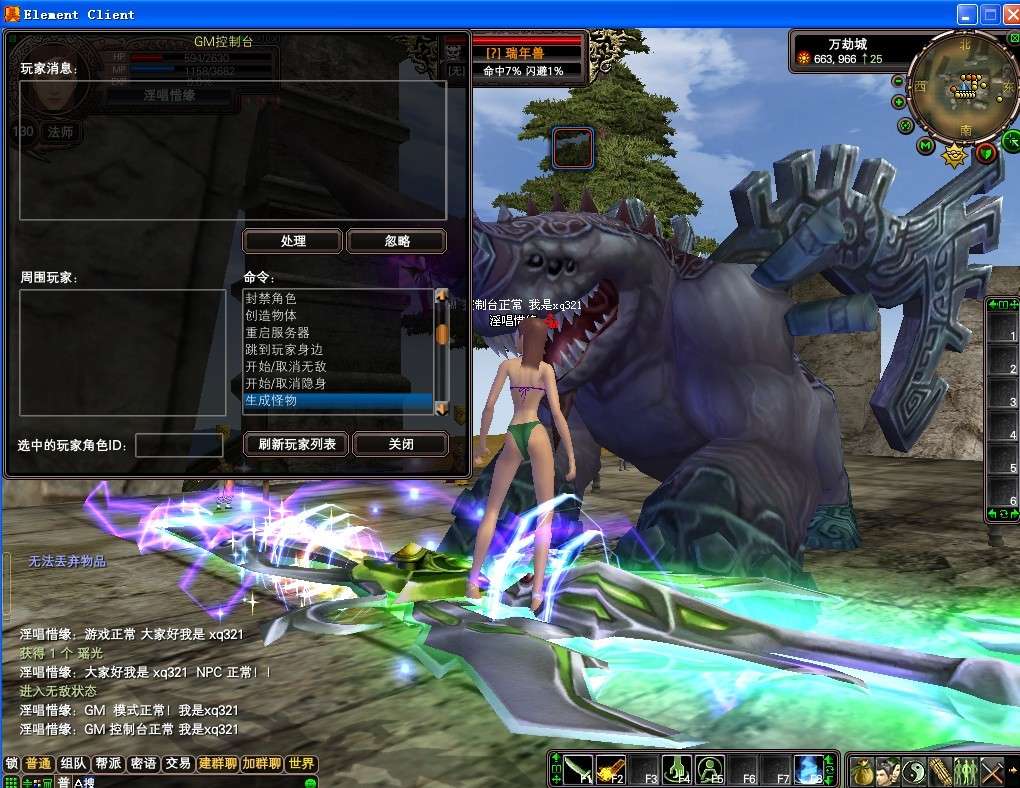Focus the selected player ID input field
This screenshot has height=788, width=1020.
(x=179, y=445)
